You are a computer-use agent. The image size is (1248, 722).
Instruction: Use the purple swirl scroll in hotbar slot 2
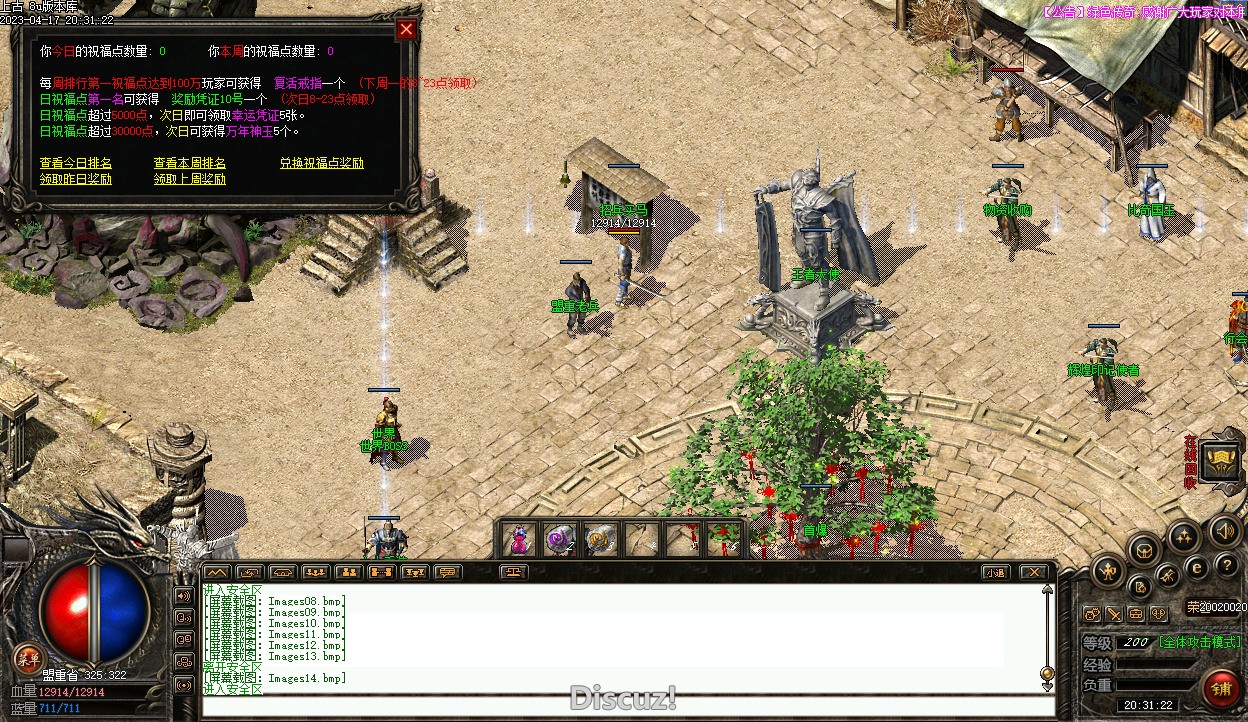tap(560, 540)
